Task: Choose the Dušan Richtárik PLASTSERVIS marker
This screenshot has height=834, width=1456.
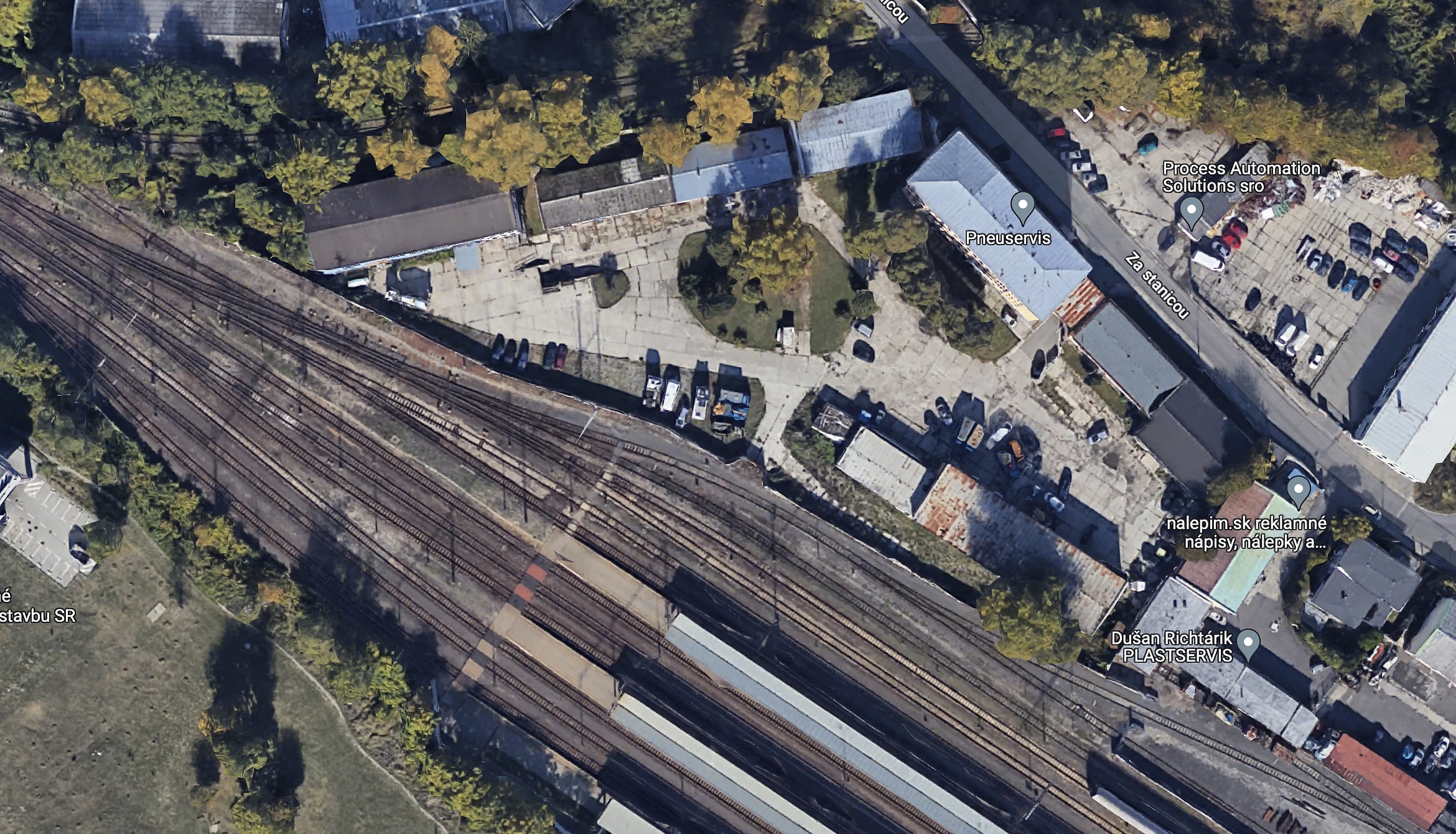Action: tap(1248, 644)
